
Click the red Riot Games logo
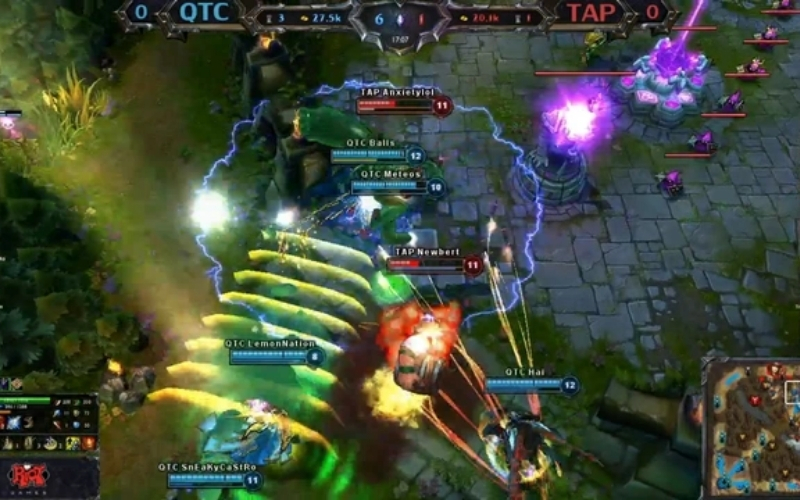pyautogui.click(x=27, y=476)
